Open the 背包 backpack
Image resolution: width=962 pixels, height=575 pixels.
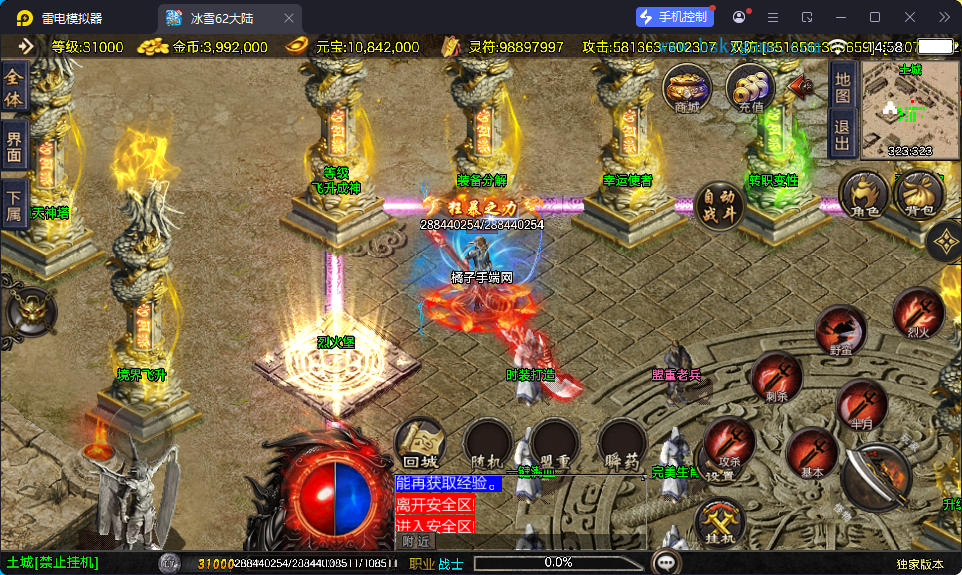tap(919, 194)
